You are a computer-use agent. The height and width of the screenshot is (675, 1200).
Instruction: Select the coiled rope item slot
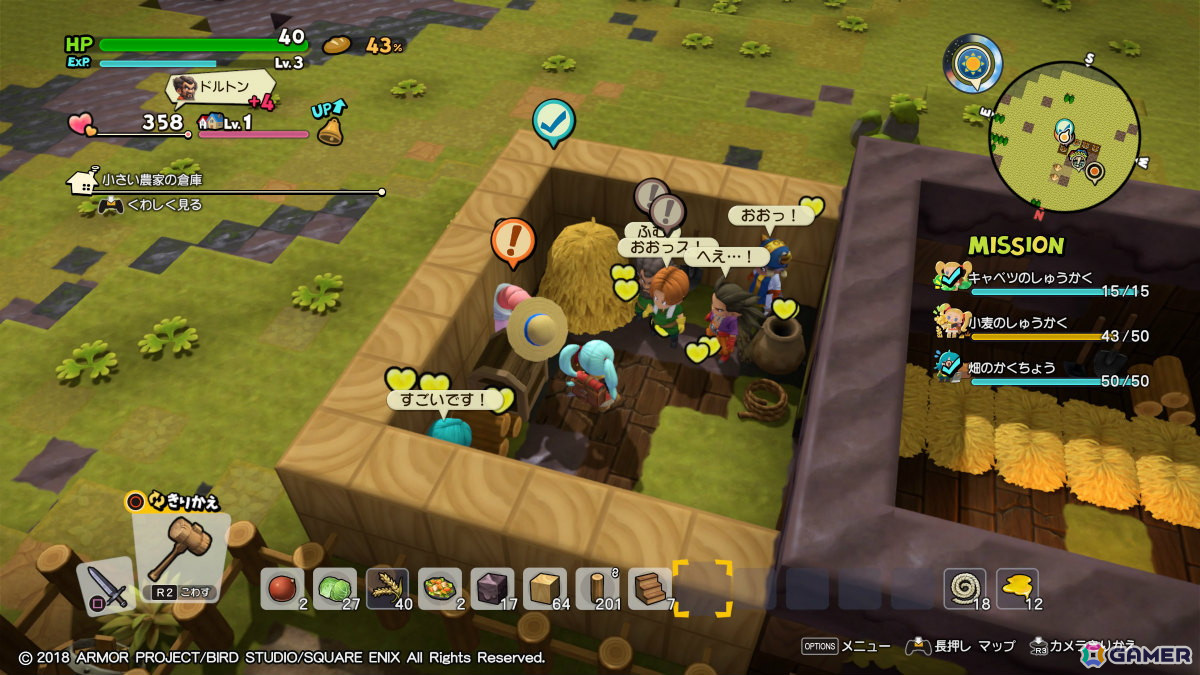pos(964,588)
